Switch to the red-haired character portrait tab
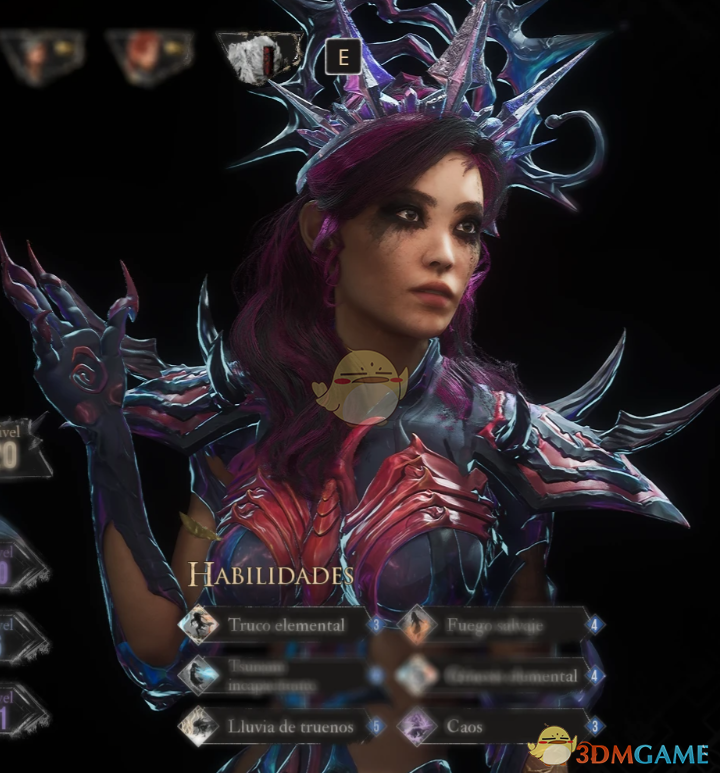The image size is (720, 773). (x=148, y=55)
